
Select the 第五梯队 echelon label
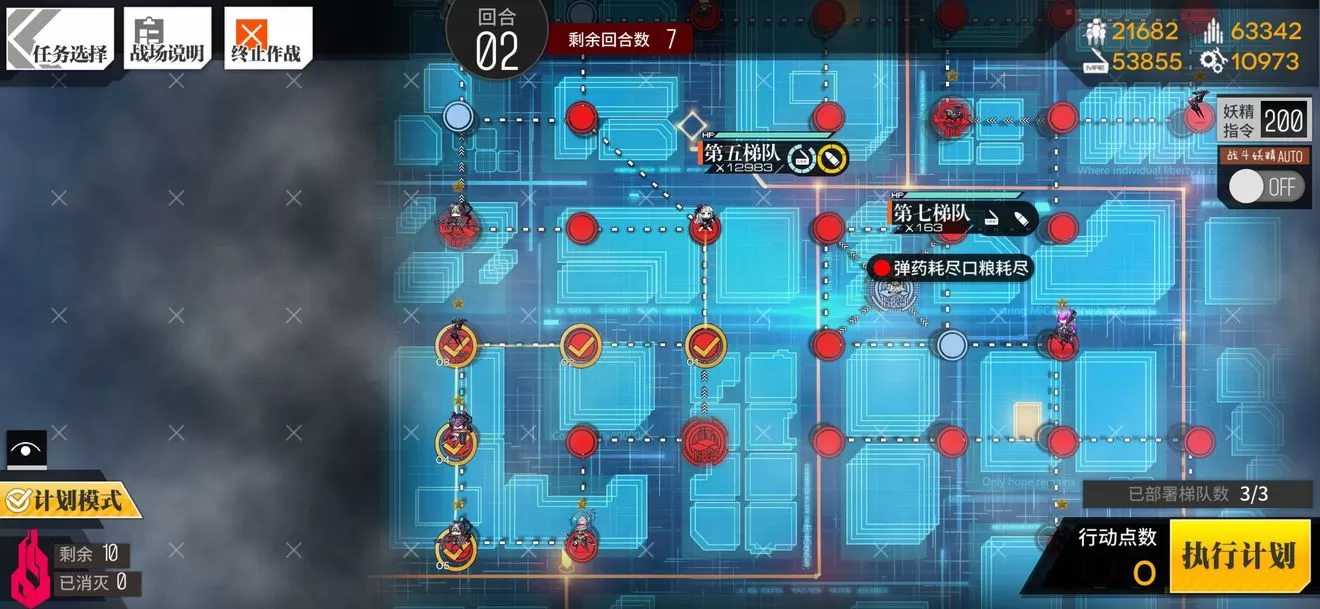pyautogui.click(x=742, y=154)
